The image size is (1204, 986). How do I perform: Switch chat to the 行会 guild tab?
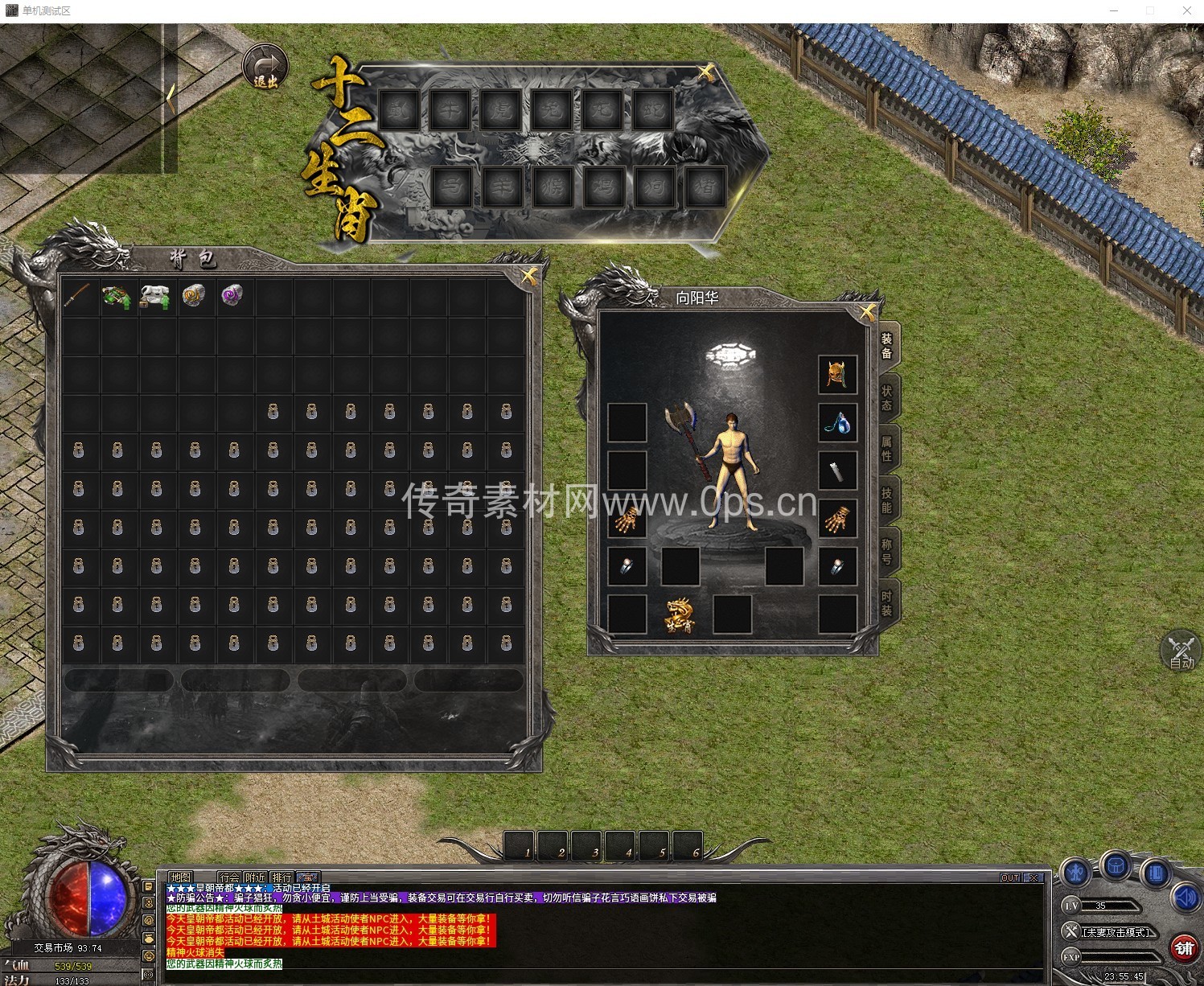(x=230, y=877)
